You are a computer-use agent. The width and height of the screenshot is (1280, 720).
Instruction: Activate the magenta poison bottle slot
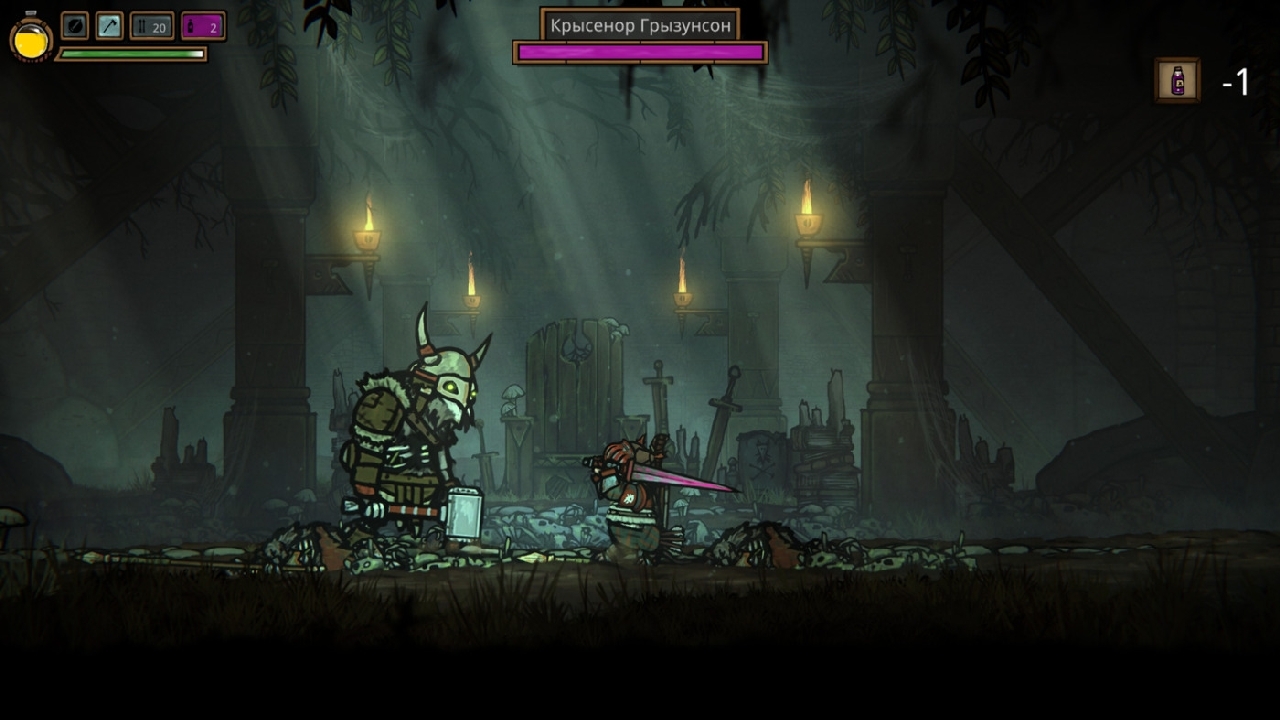coord(203,26)
